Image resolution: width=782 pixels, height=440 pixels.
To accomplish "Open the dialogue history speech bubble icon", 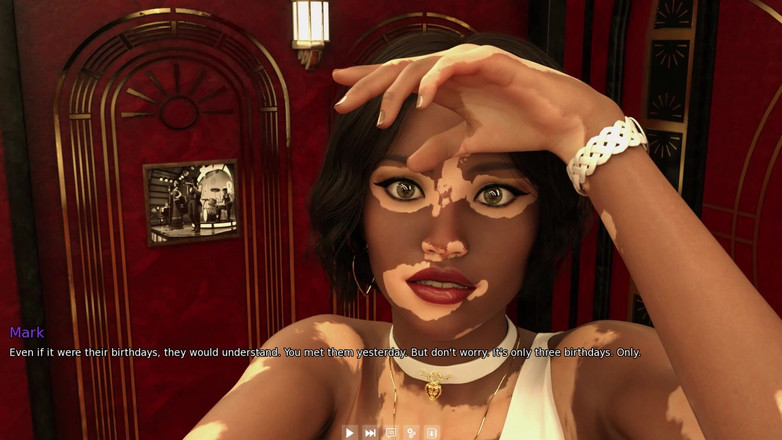I will [391, 433].
